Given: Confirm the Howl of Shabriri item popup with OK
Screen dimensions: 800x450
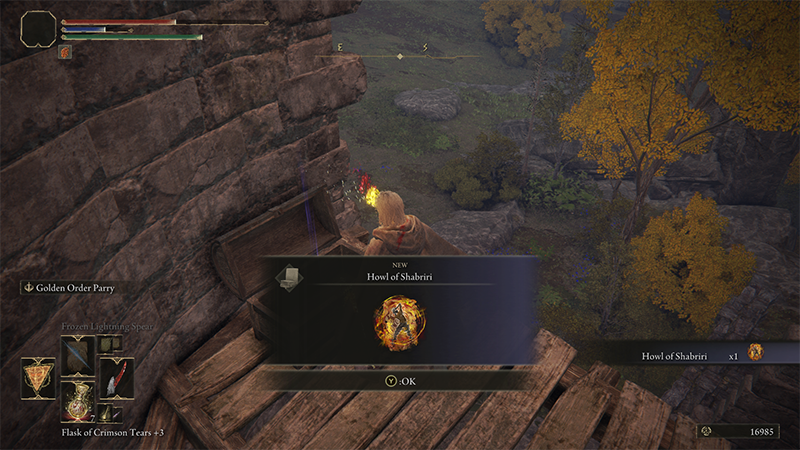Looking at the screenshot, I should [x=400, y=379].
